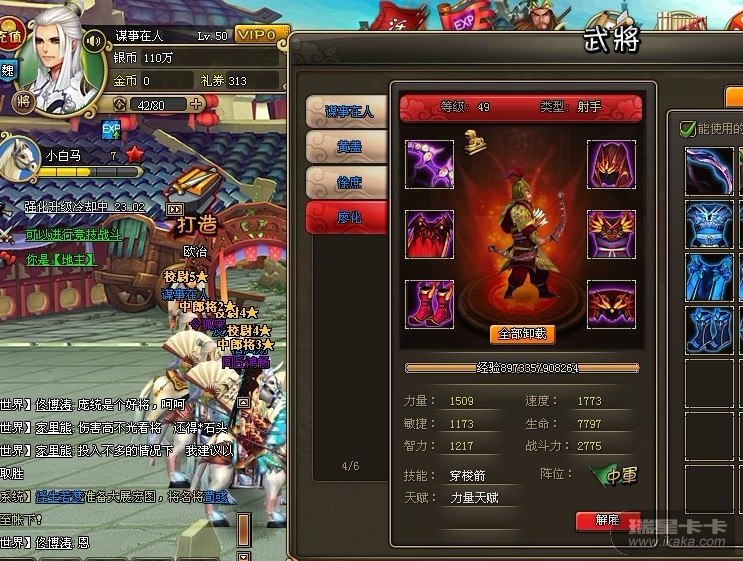Viewport: 743px width, 561px height.
Task: Click the equipped red cloak slot
Action: [x=430, y=235]
